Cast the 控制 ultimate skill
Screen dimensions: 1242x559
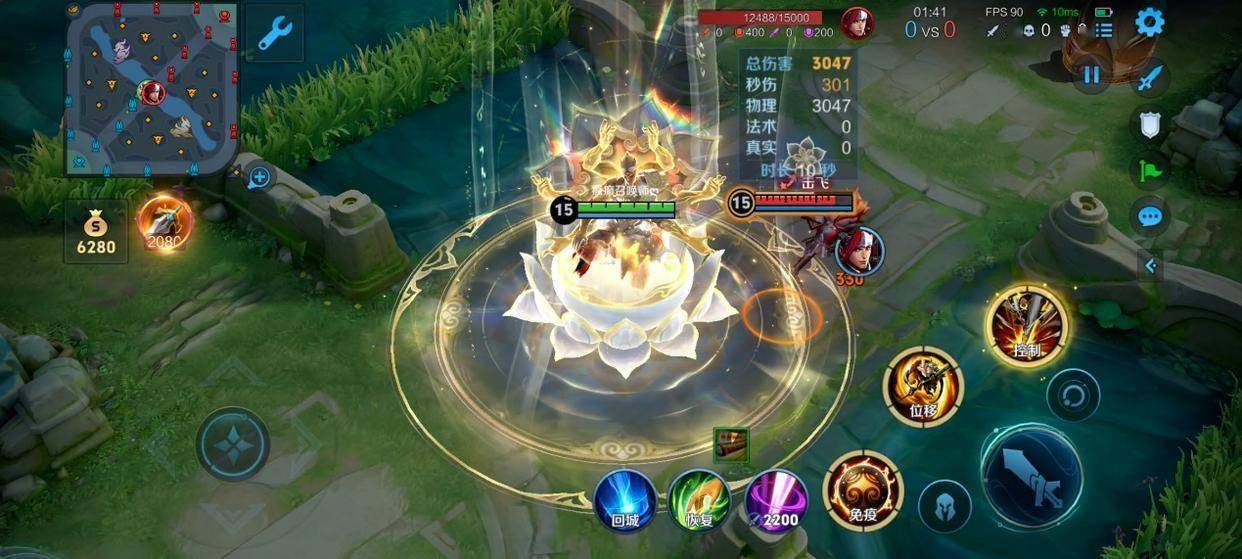1026,325
